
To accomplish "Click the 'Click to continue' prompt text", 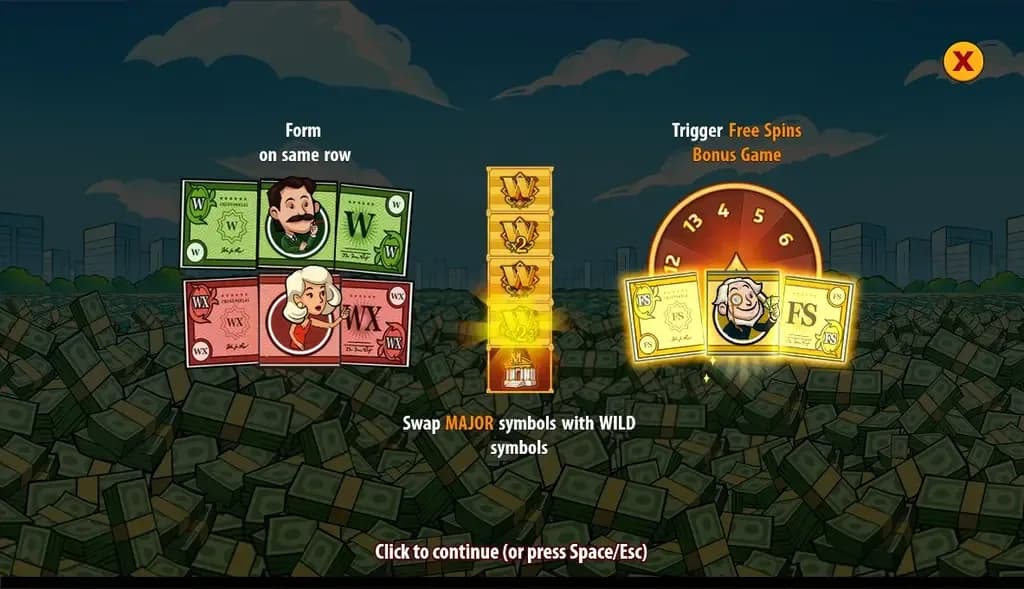I will [511, 551].
